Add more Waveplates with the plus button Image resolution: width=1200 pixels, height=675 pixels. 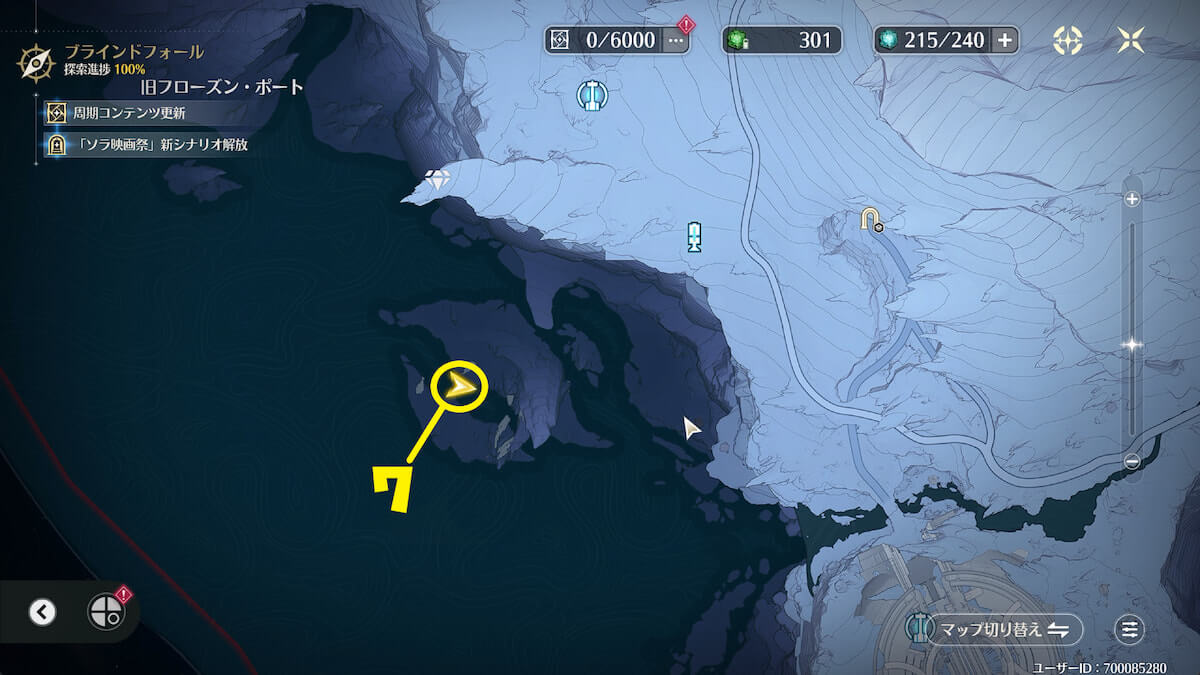click(1005, 40)
